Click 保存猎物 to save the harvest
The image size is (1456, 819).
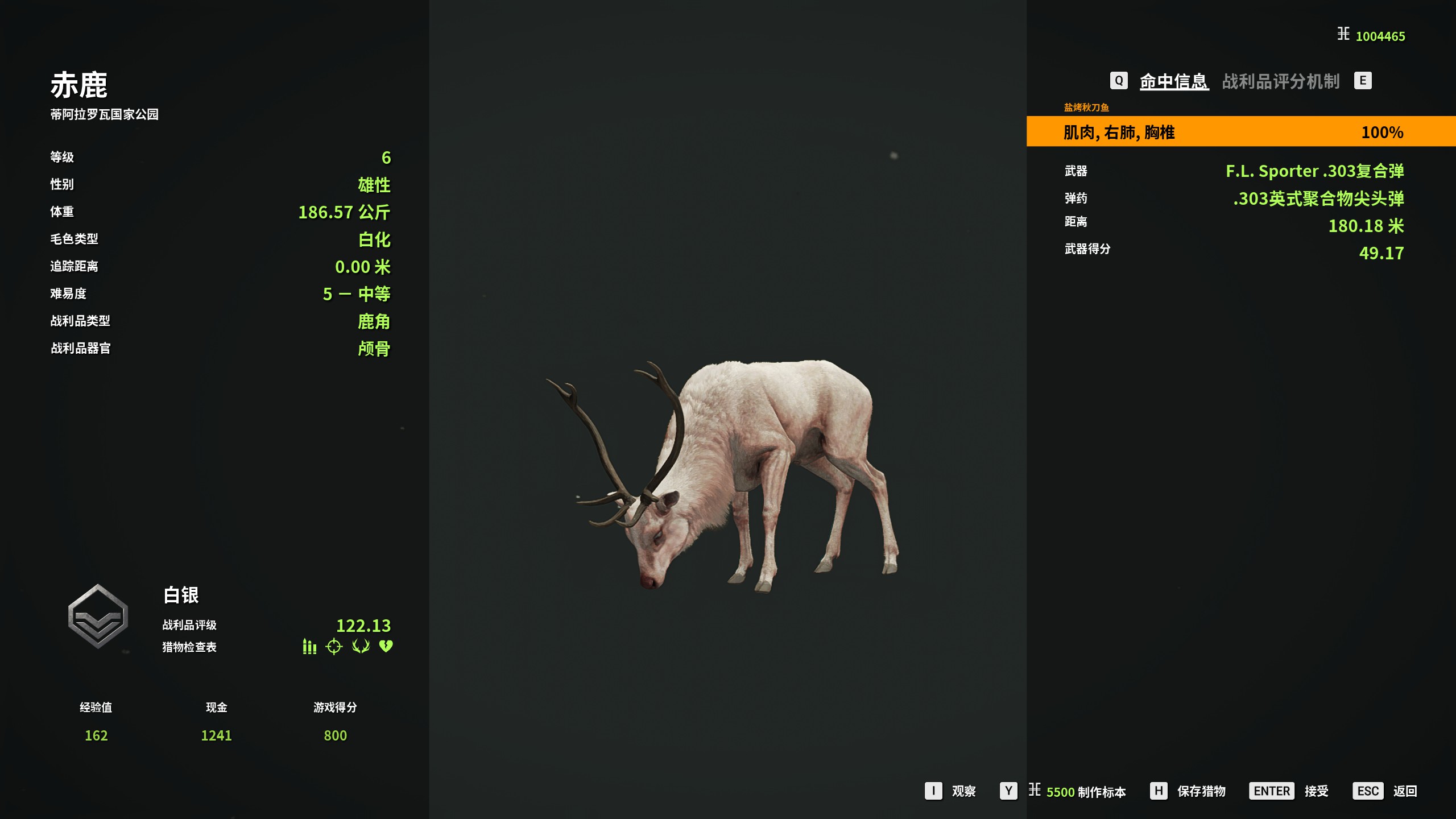(x=1201, y=791)
